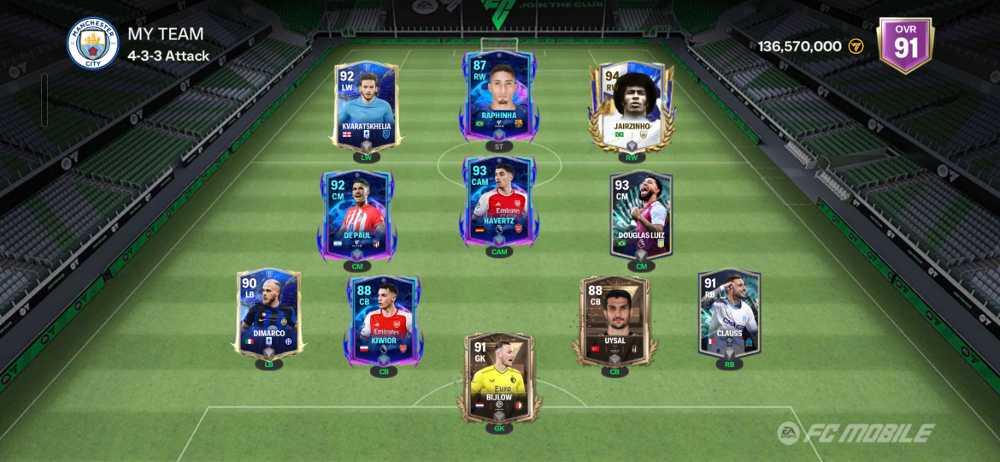Select the Kvaratskhelia LW player card

click(366, 106)
